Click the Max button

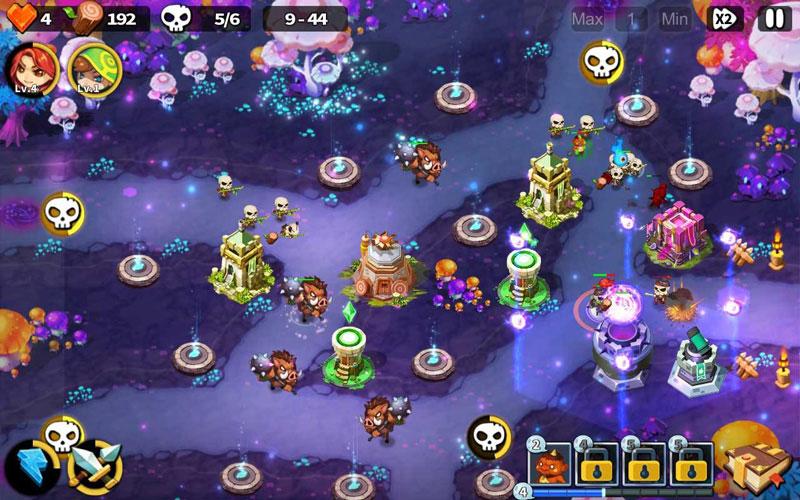[x=587, y=18]
